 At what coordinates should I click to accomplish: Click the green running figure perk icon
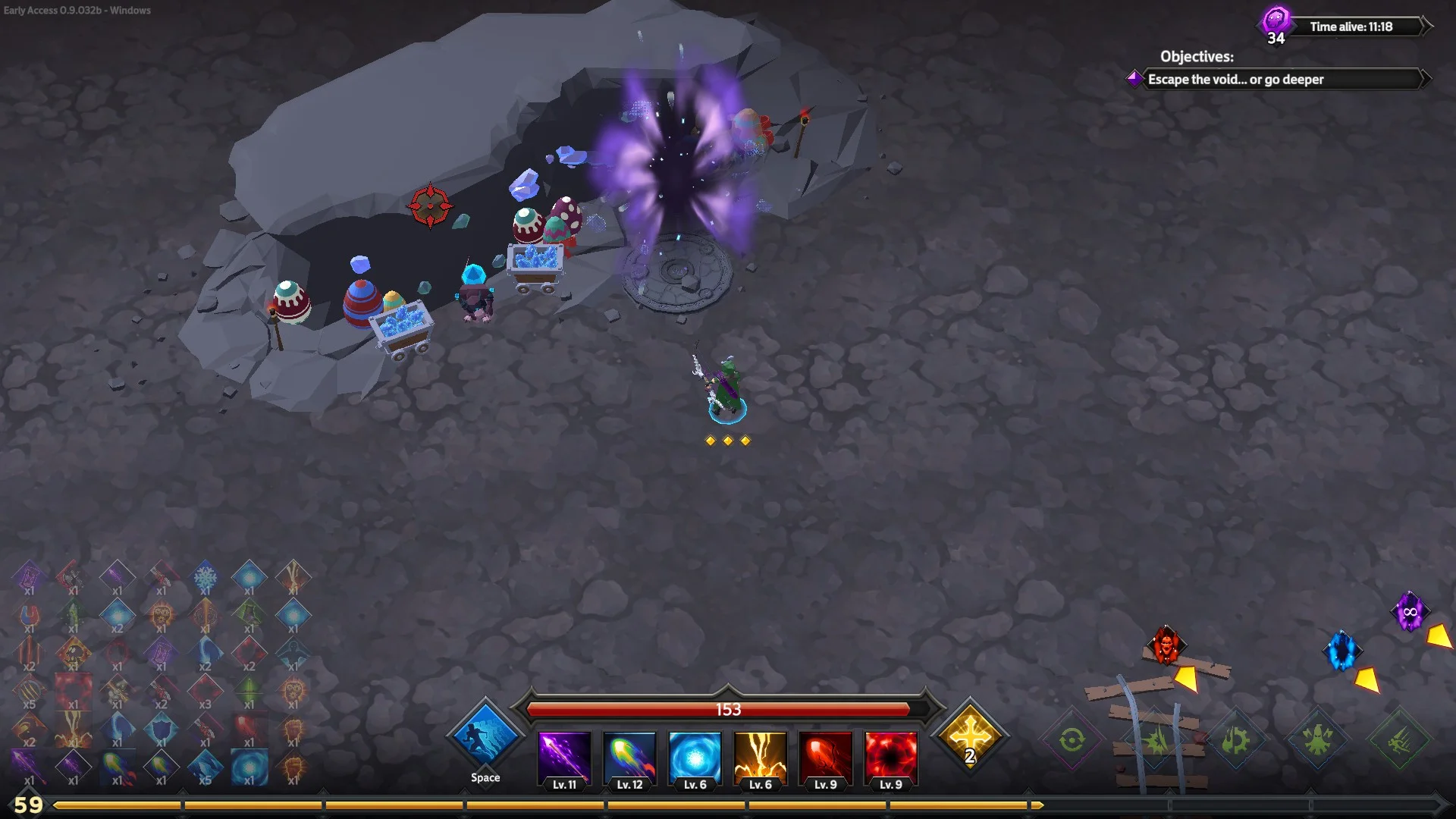[x=1399, y=741]
